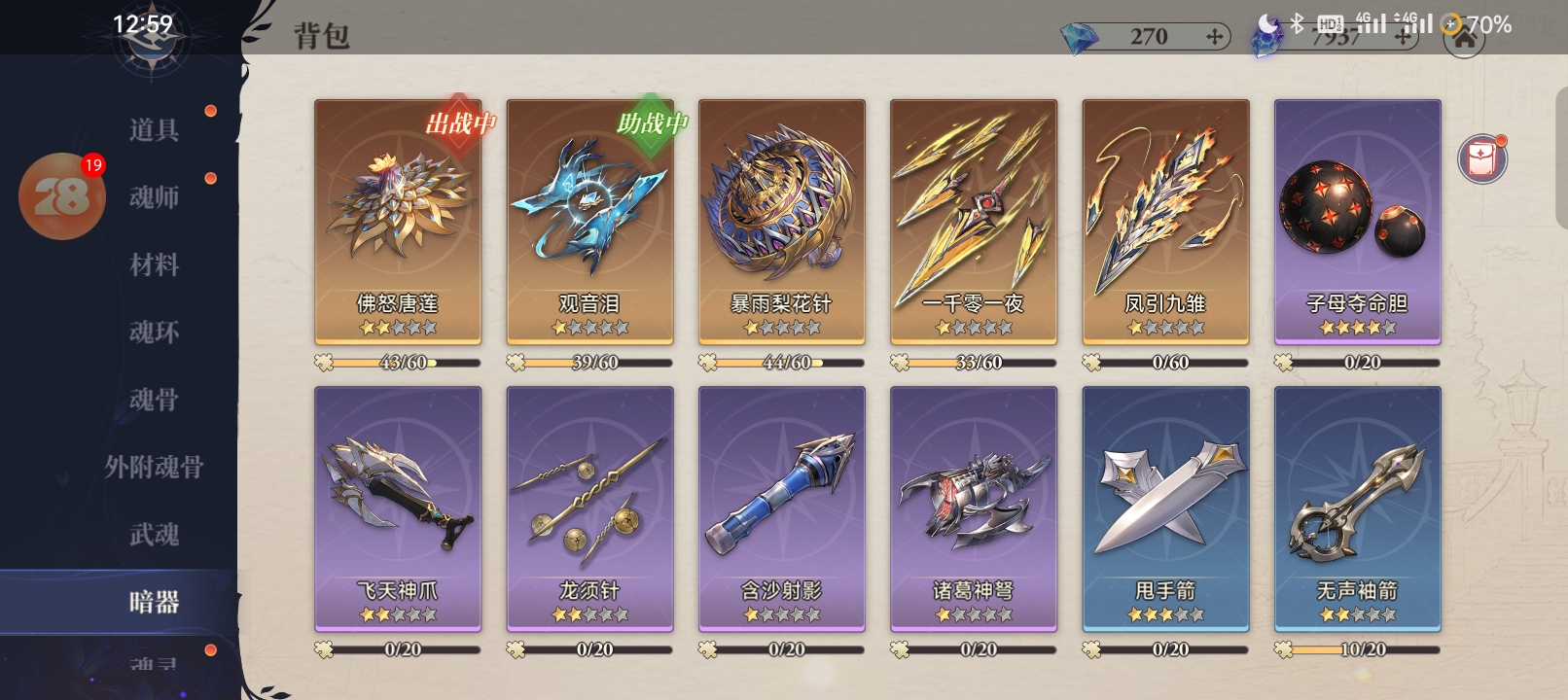
Task: Choose the 暴雨梨花针 card
Action: (x=781, y=222)
